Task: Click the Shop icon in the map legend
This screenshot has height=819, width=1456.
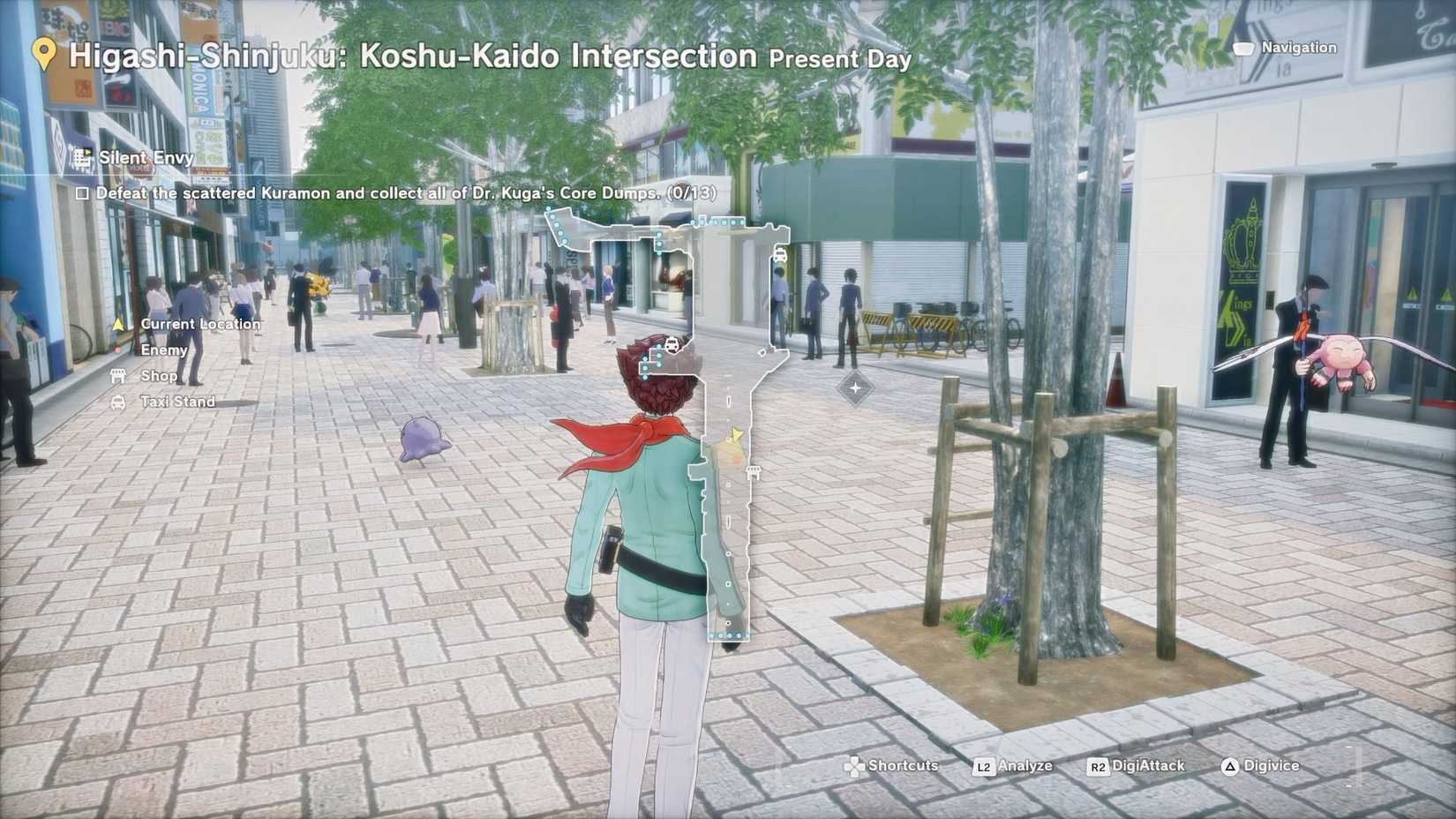Action: [x=119, y=375]
